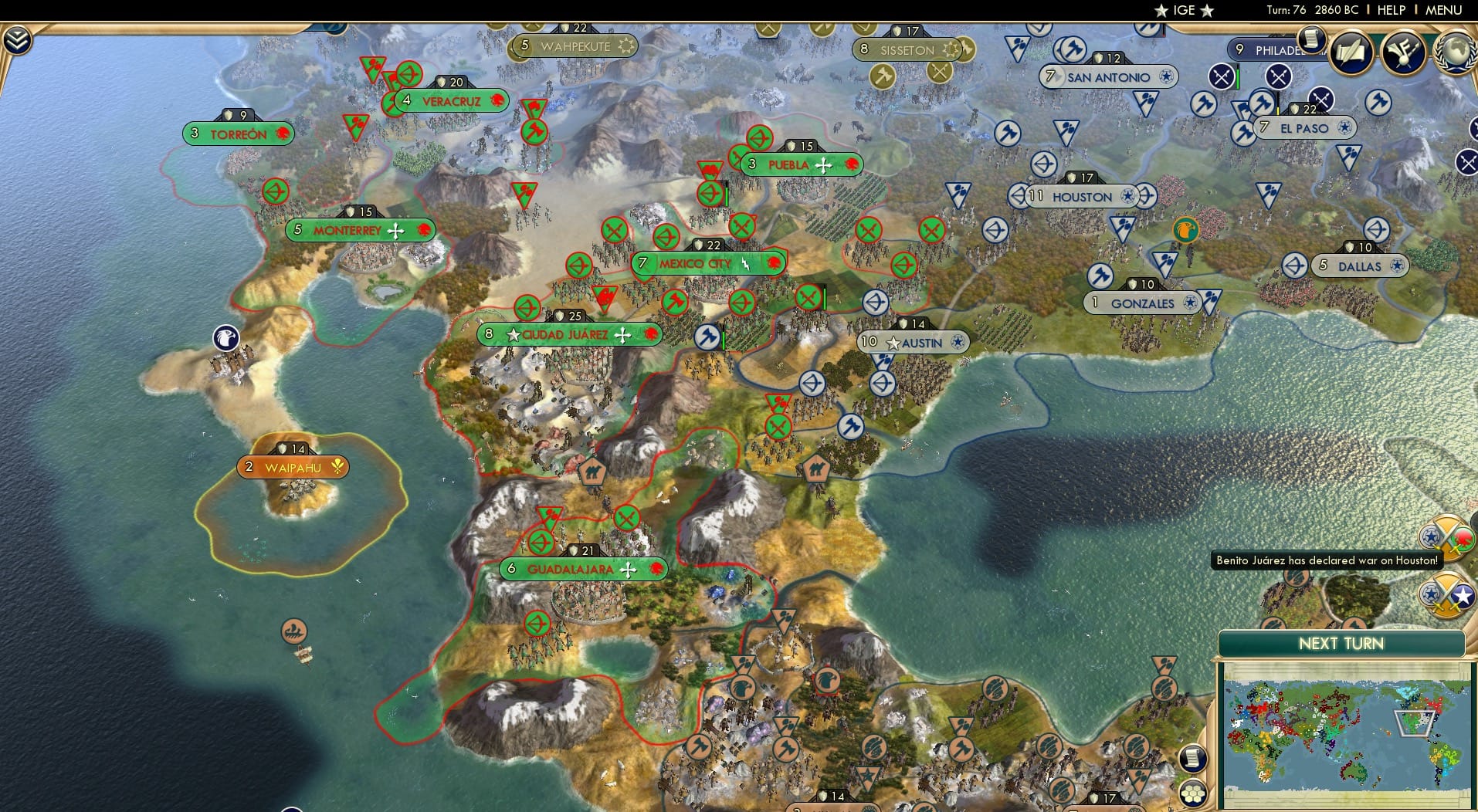This screenshot has height=812, width=1478.
Task: Click the scroll icon beside the minimap
Action: (x=1193, y=757)
